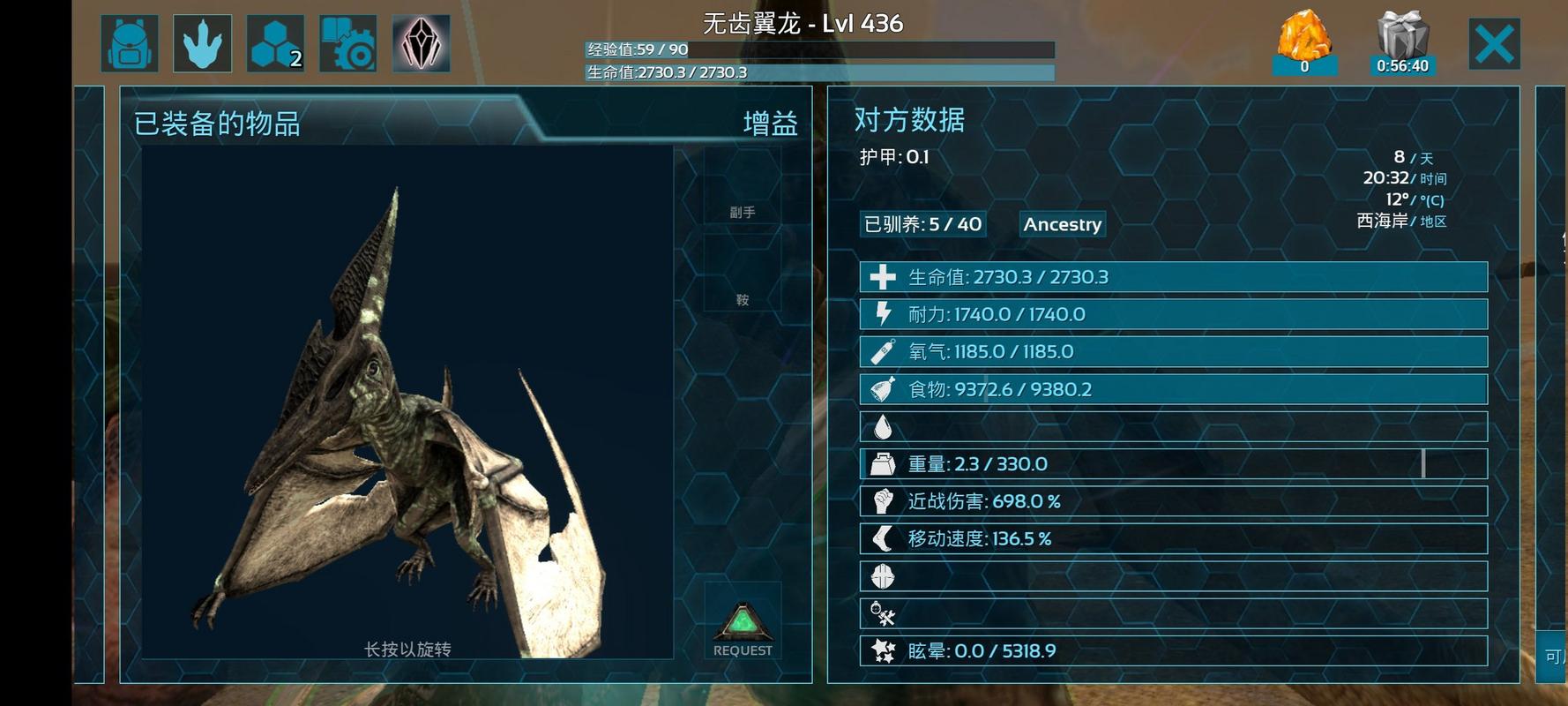This screenshot has height=706, width=1568.
Task: Upgrade the 移动速度 movement speed row
Action: pyautogui.click(x=1173, y=538)
